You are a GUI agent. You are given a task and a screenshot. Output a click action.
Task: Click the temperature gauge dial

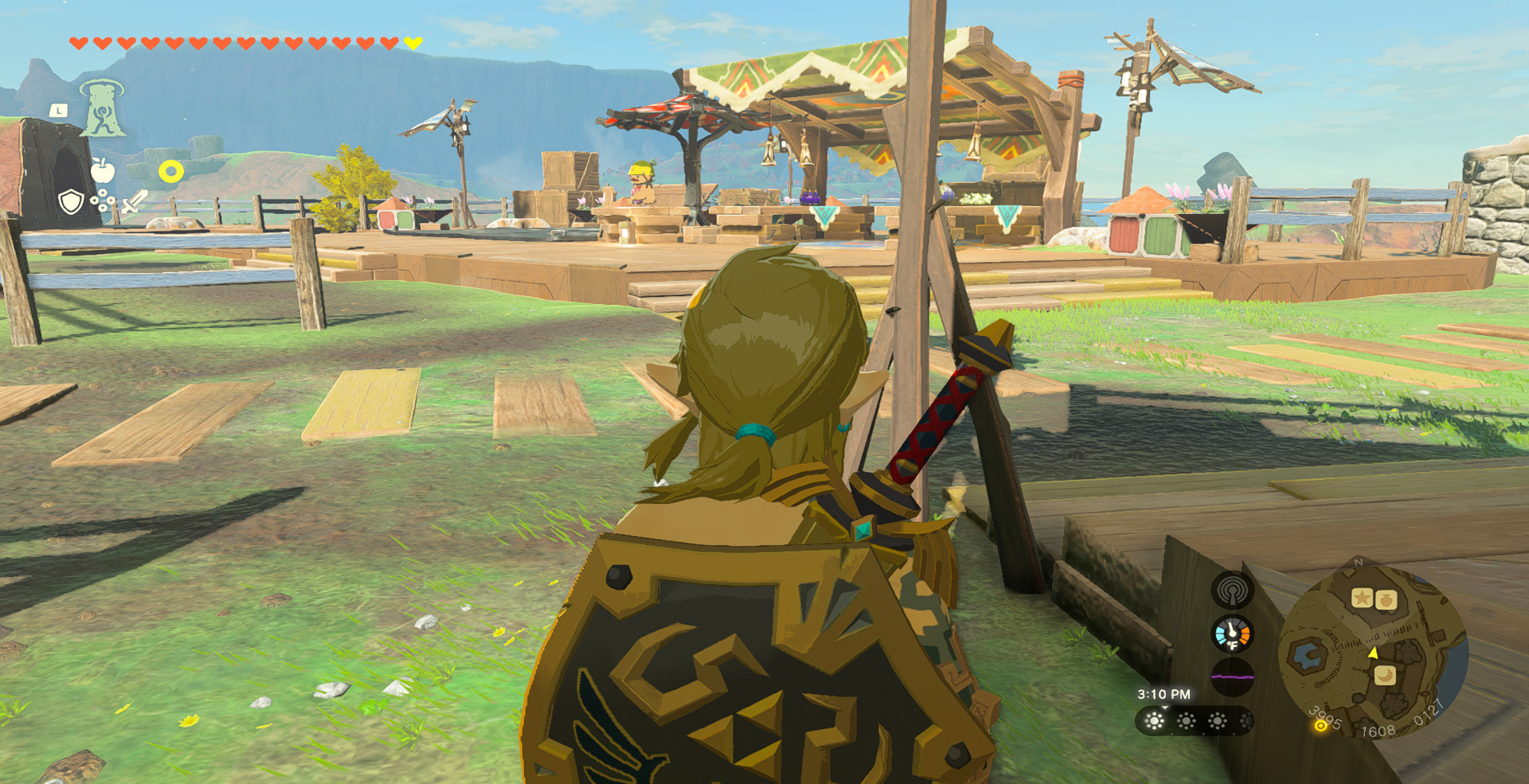tap(1232, 635)
